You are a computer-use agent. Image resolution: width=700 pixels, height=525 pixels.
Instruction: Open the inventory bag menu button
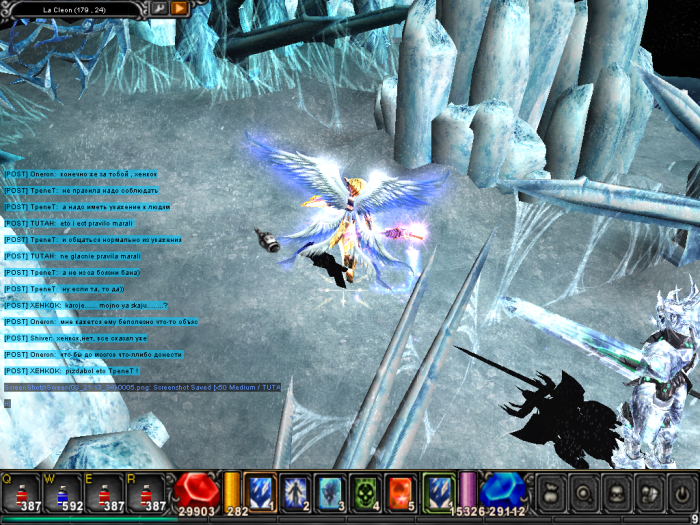tap(553, 493)
